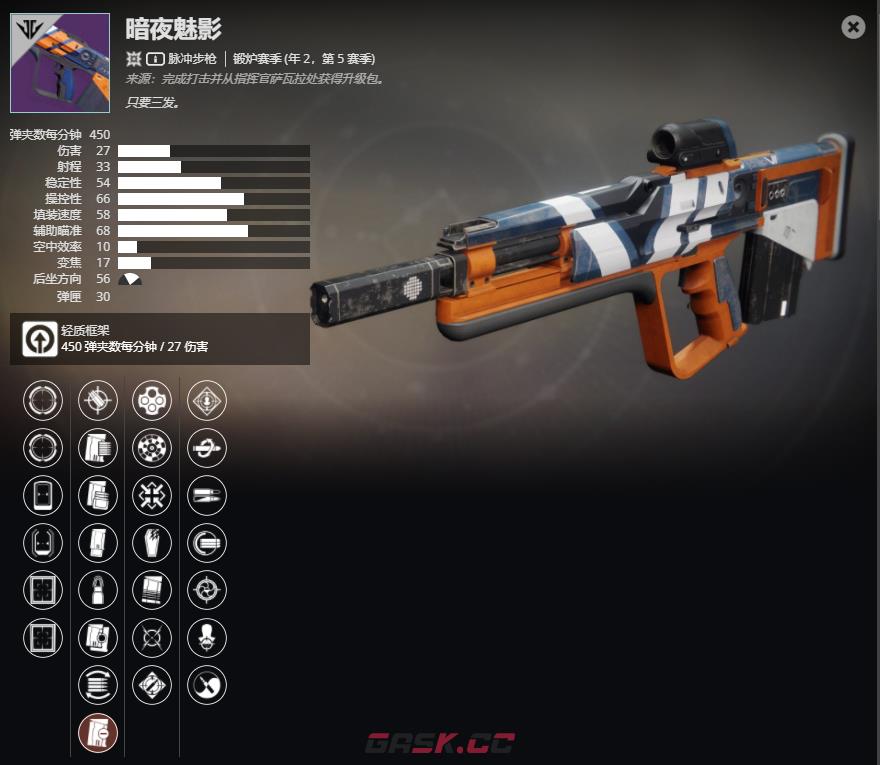Choose the bullet with swirl perk
The image size is (880, 765).
pos(207,448)
